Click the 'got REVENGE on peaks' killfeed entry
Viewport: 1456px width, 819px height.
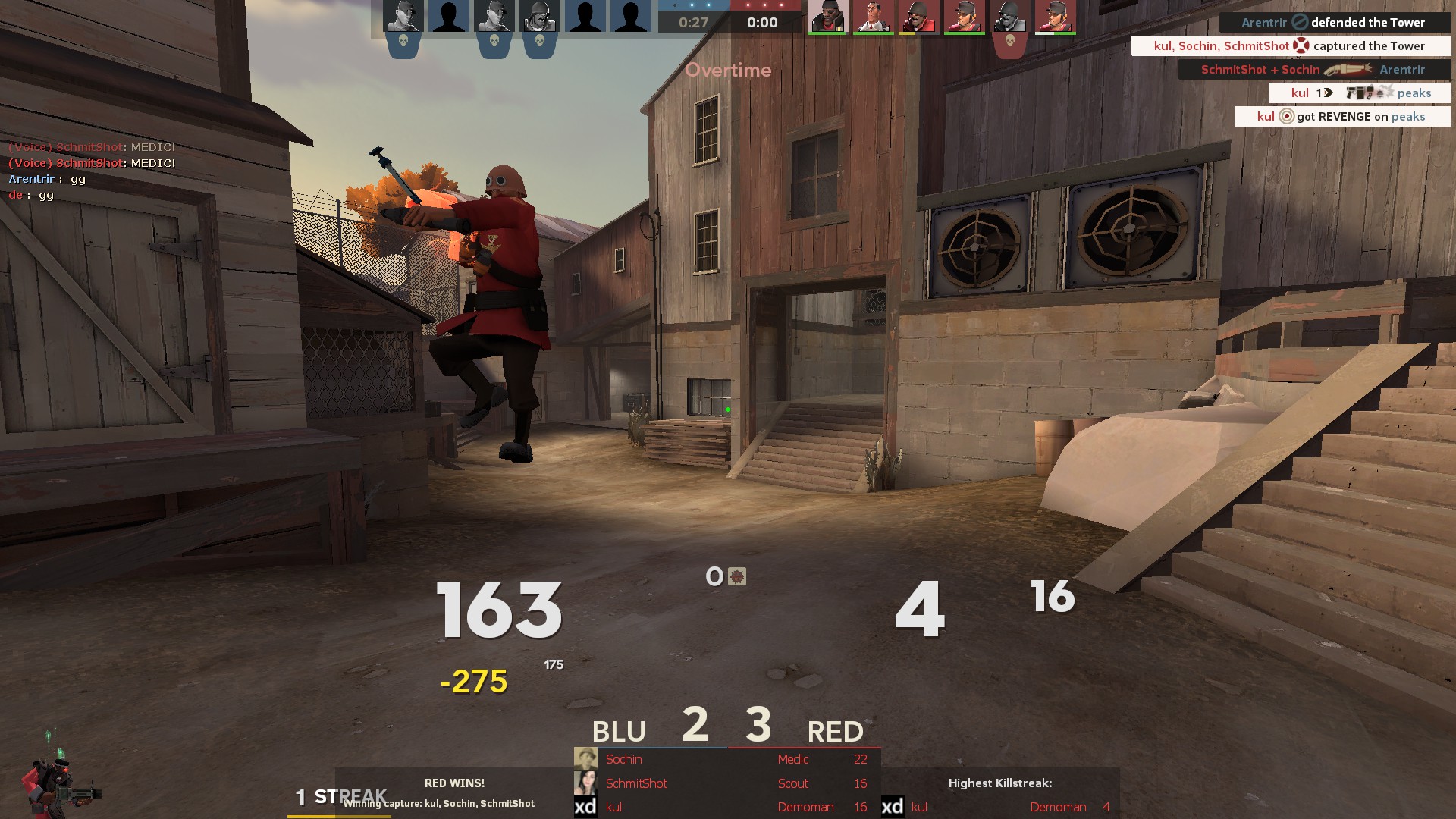click(x=1342, y=117)
